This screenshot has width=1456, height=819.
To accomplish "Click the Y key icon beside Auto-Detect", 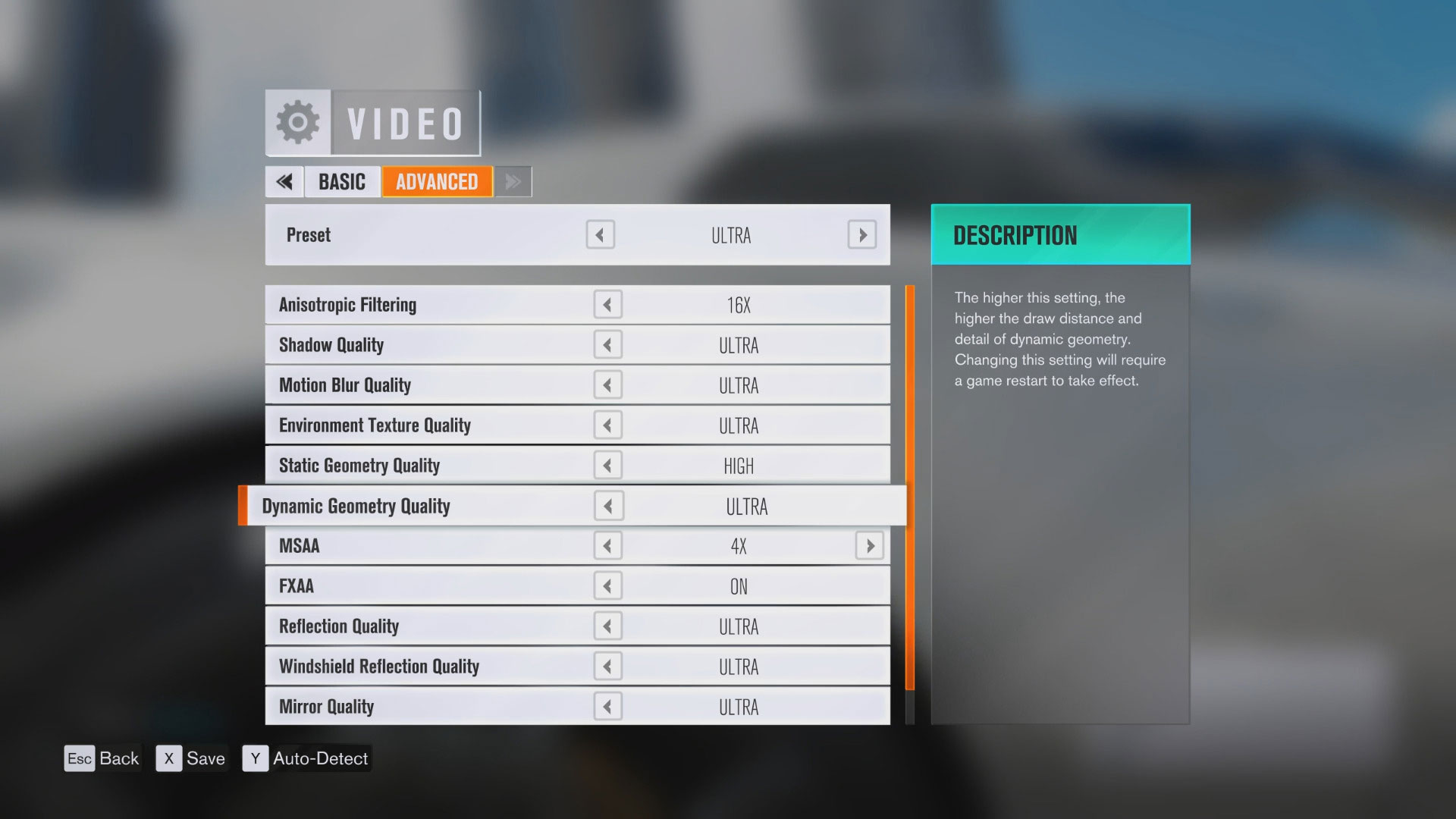I will (256, 758).
